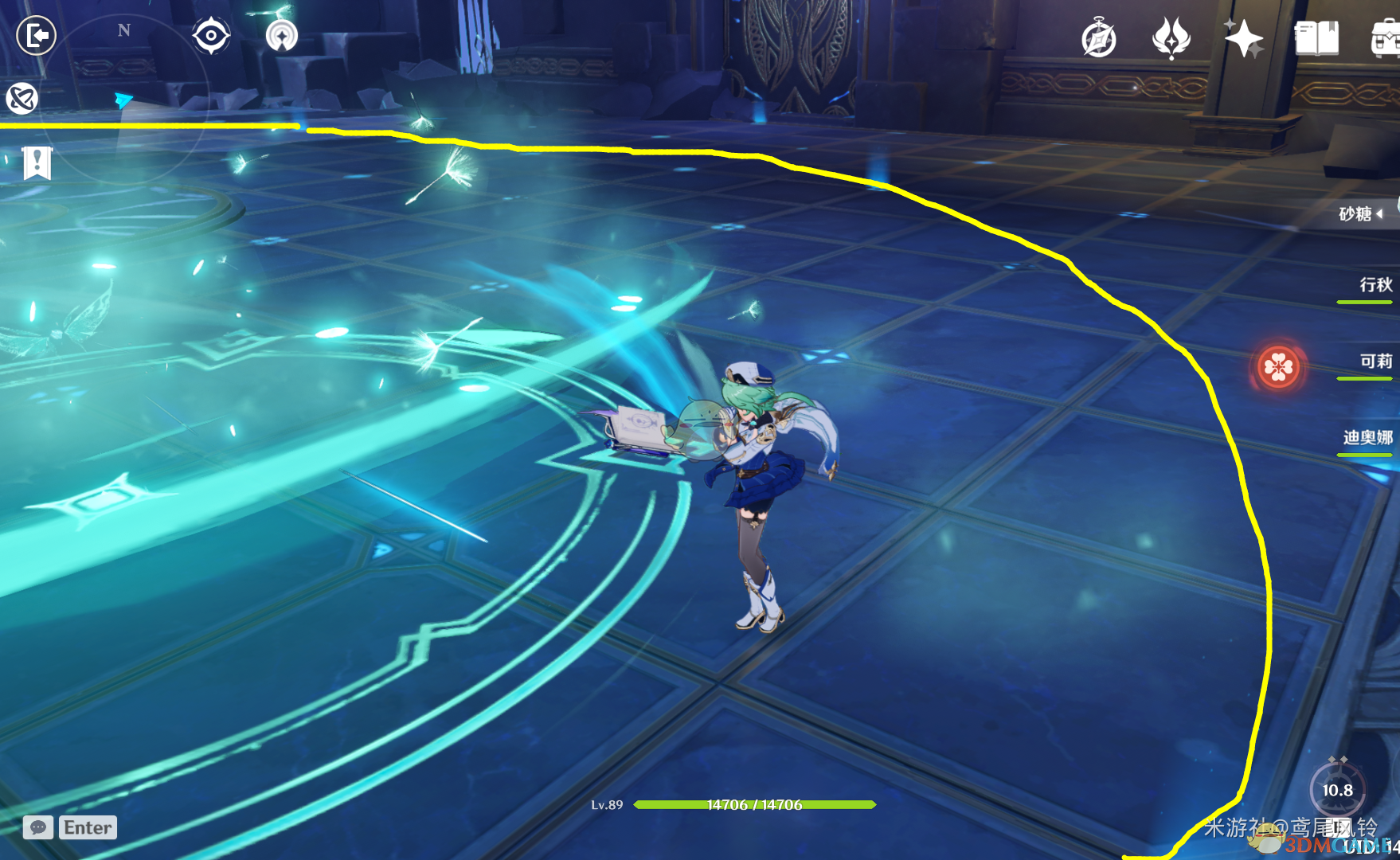The height and width of the screenshot is (860, 1400).
Task: Click the round crossed-wing icon
Action: [x=22, y=99]
